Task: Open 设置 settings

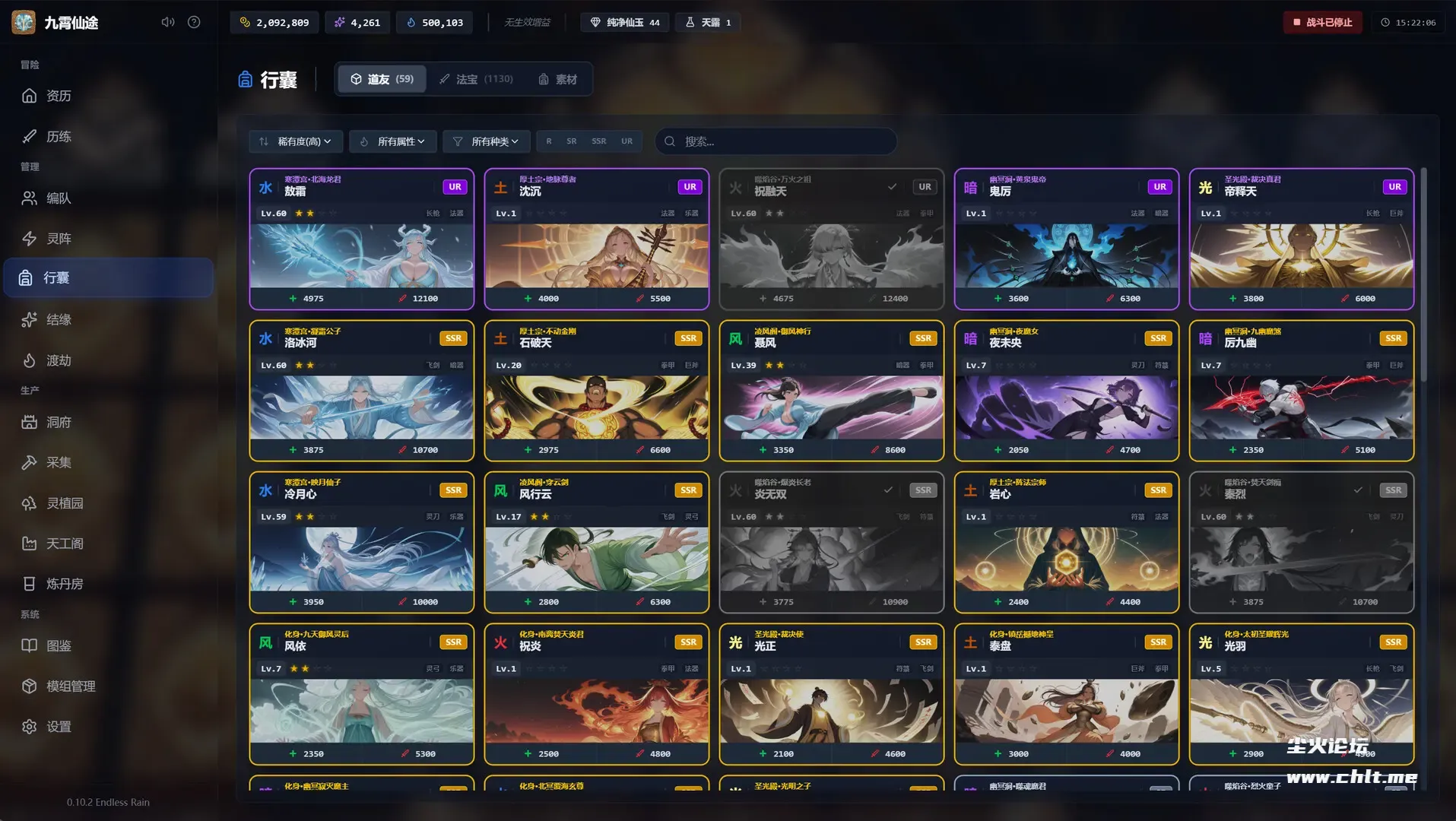Action: click(58, 727)
